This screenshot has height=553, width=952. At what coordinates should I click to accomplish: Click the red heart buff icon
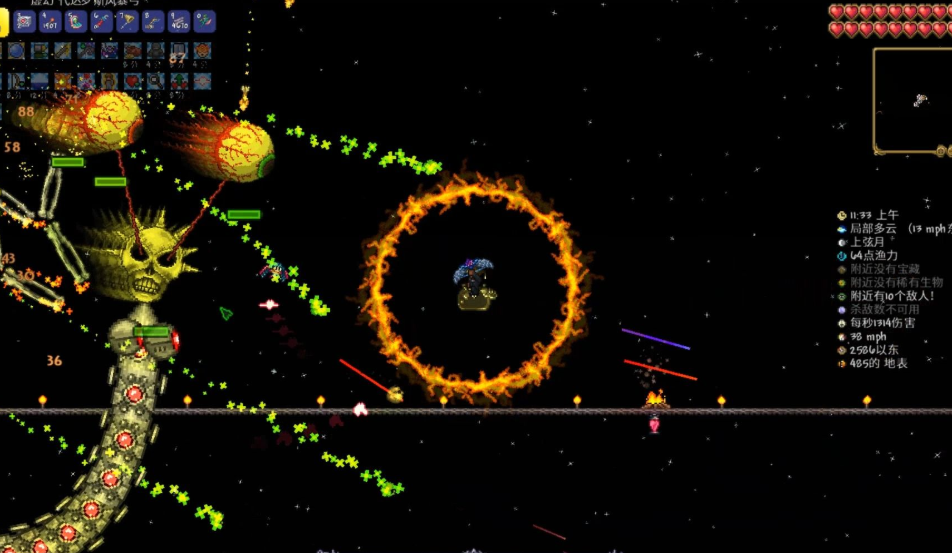(134, 79)
